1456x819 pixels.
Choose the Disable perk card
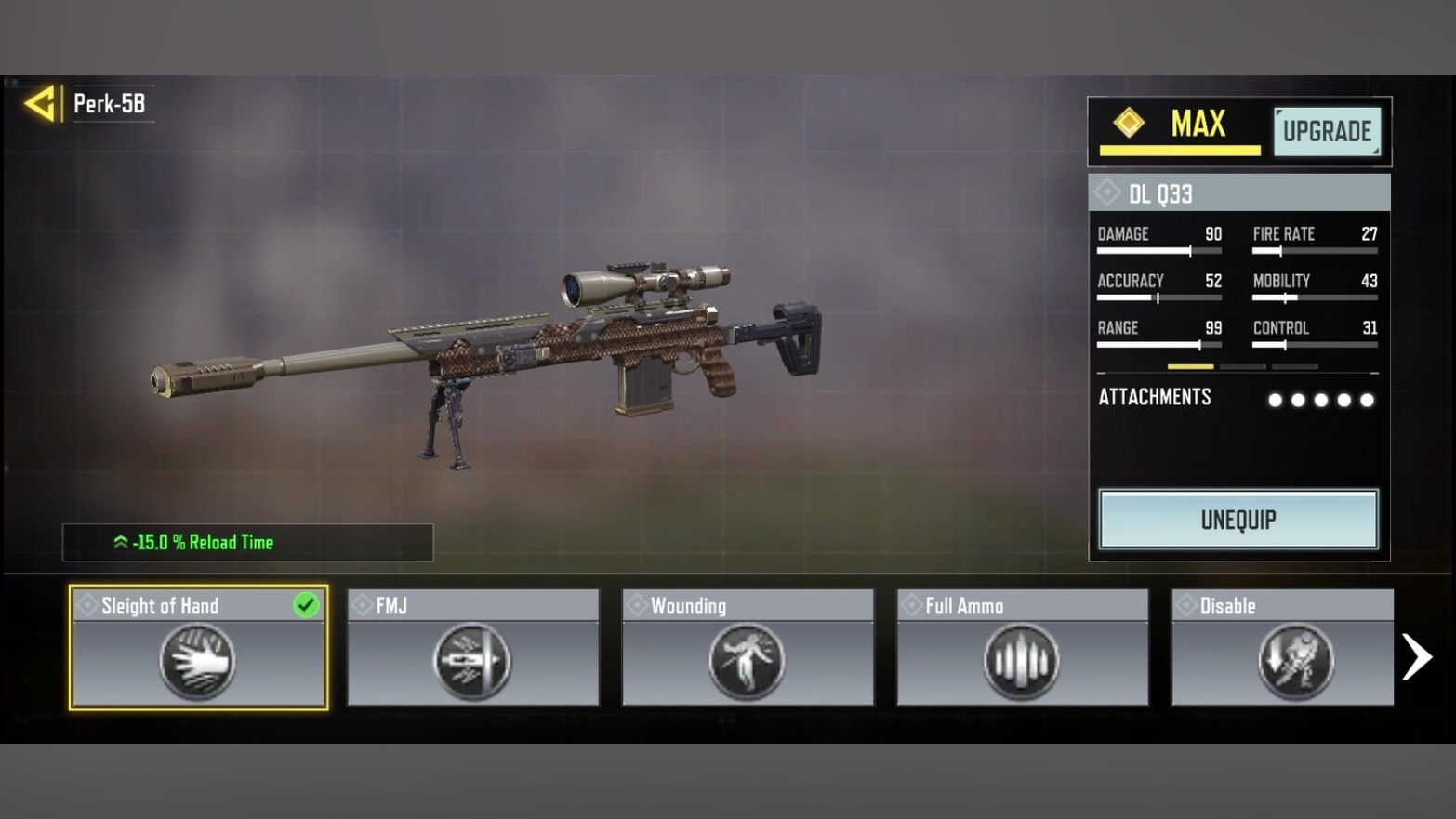(x=1282, y=648)
